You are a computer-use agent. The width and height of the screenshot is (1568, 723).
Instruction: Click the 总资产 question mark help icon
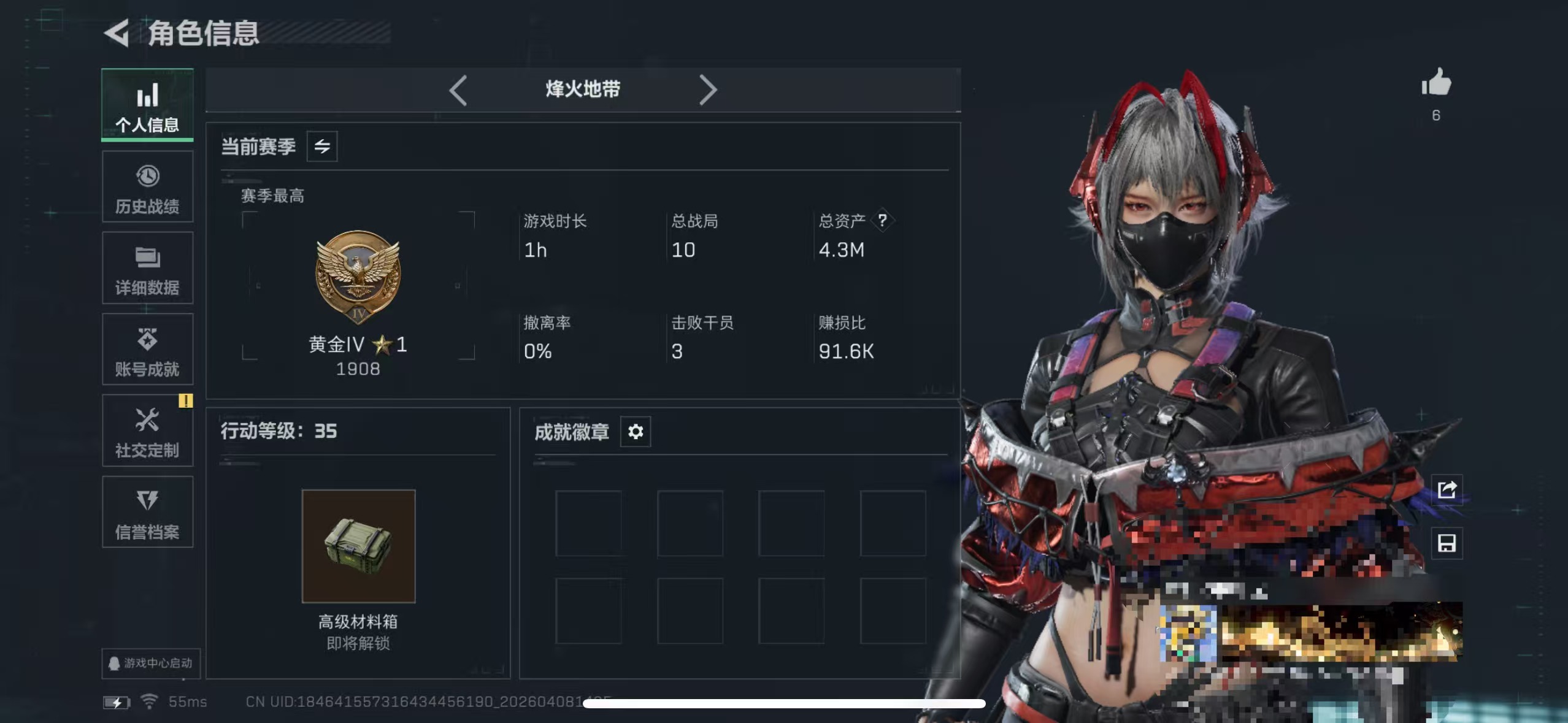tap(882, 220)
